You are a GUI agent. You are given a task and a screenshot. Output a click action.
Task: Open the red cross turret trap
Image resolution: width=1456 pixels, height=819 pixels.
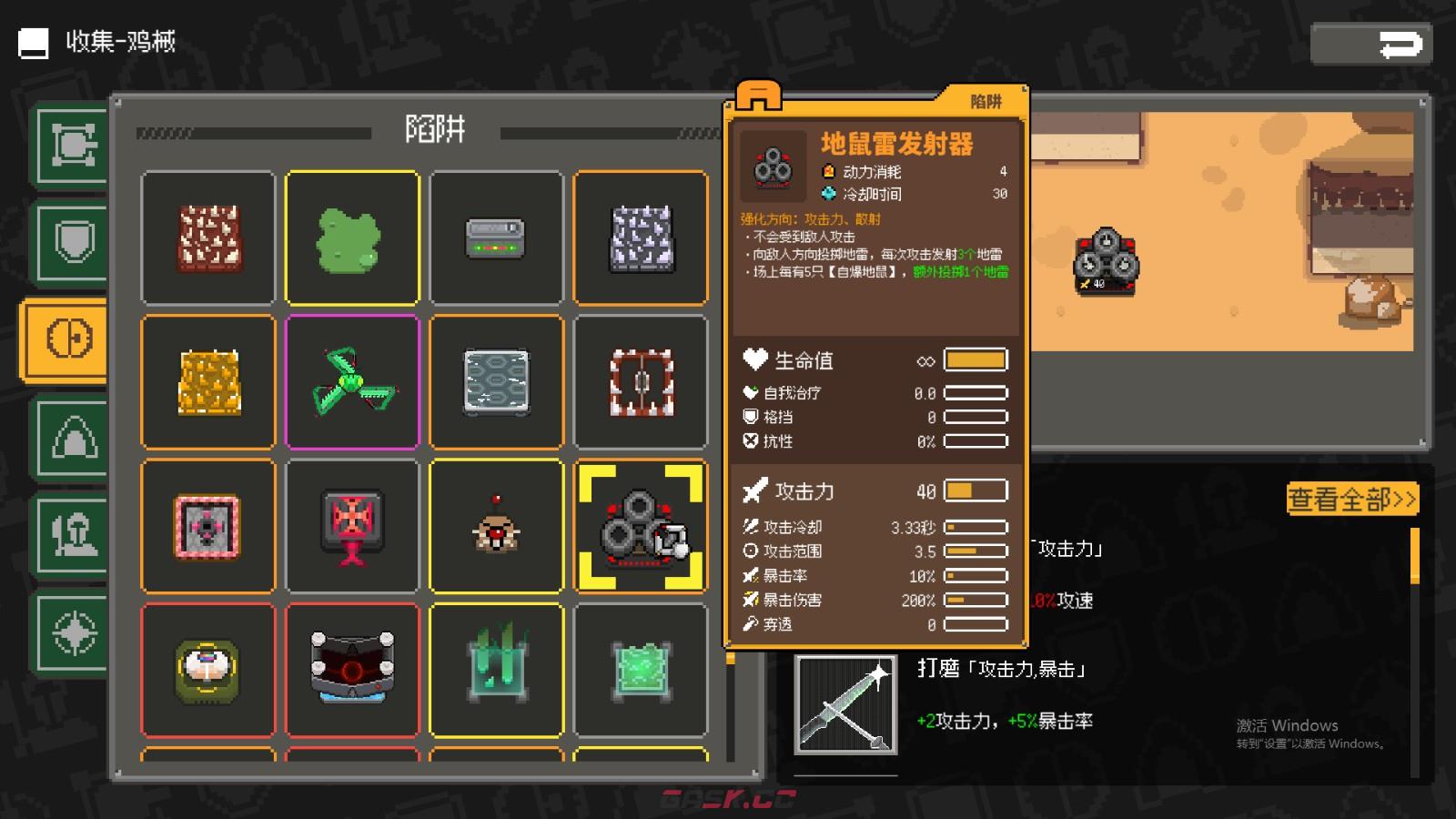coord(353,526)
